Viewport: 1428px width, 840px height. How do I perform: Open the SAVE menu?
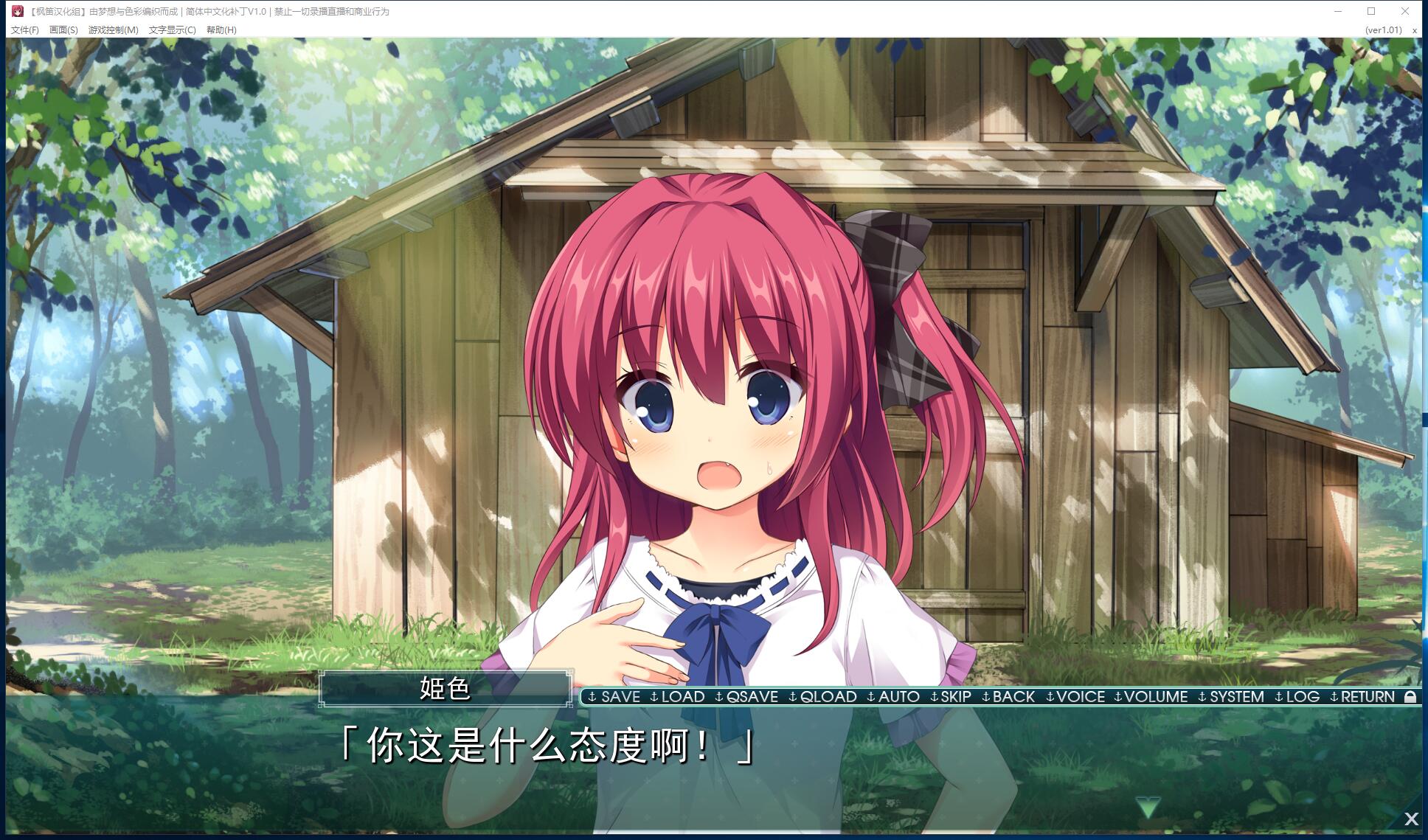(614, 697)
